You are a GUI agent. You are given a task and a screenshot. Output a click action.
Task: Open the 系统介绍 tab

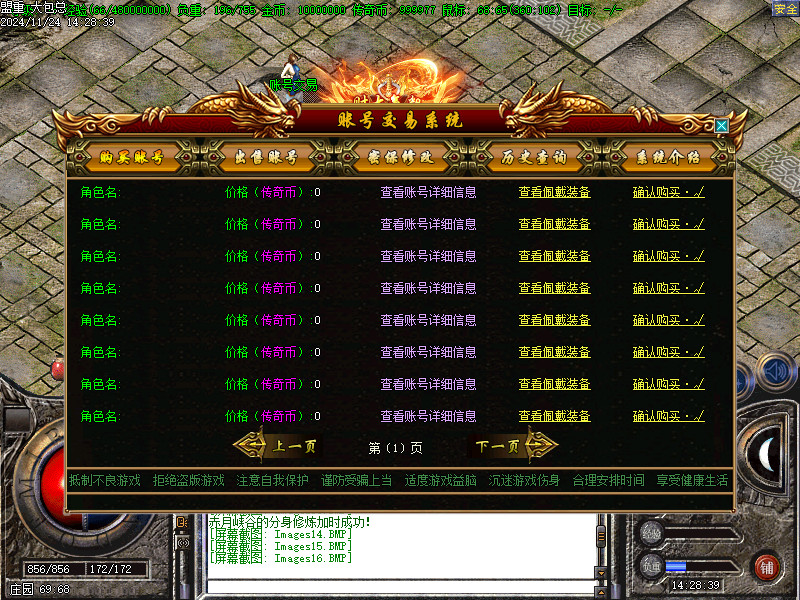[668, 157]
